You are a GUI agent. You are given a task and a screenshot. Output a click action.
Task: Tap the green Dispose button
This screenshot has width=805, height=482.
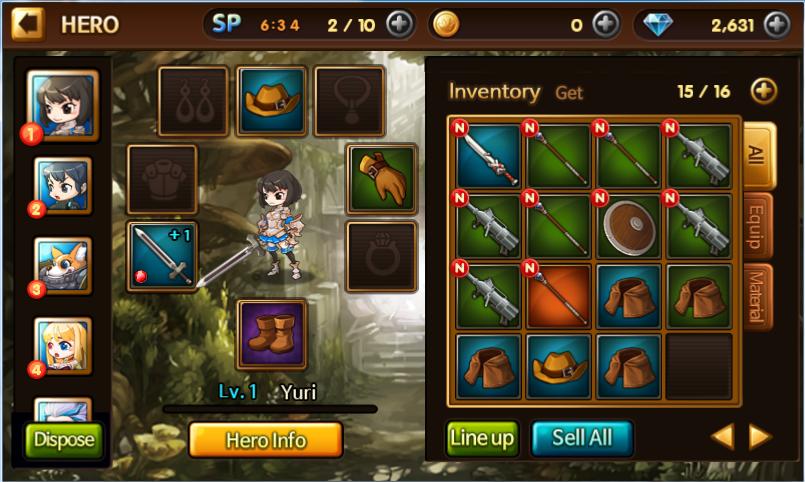coord(64,439)
